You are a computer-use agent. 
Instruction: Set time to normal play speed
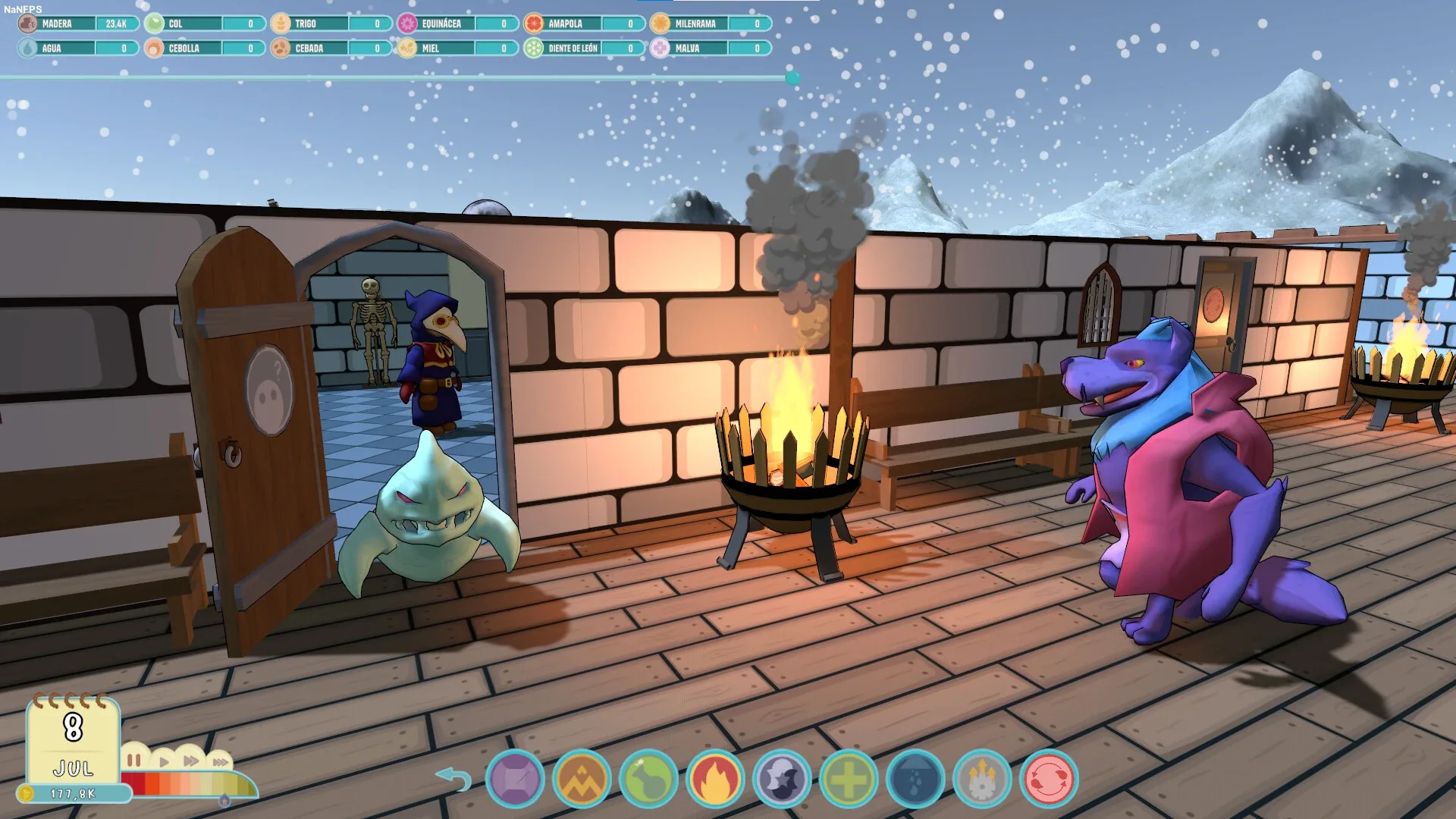[164, 761]
